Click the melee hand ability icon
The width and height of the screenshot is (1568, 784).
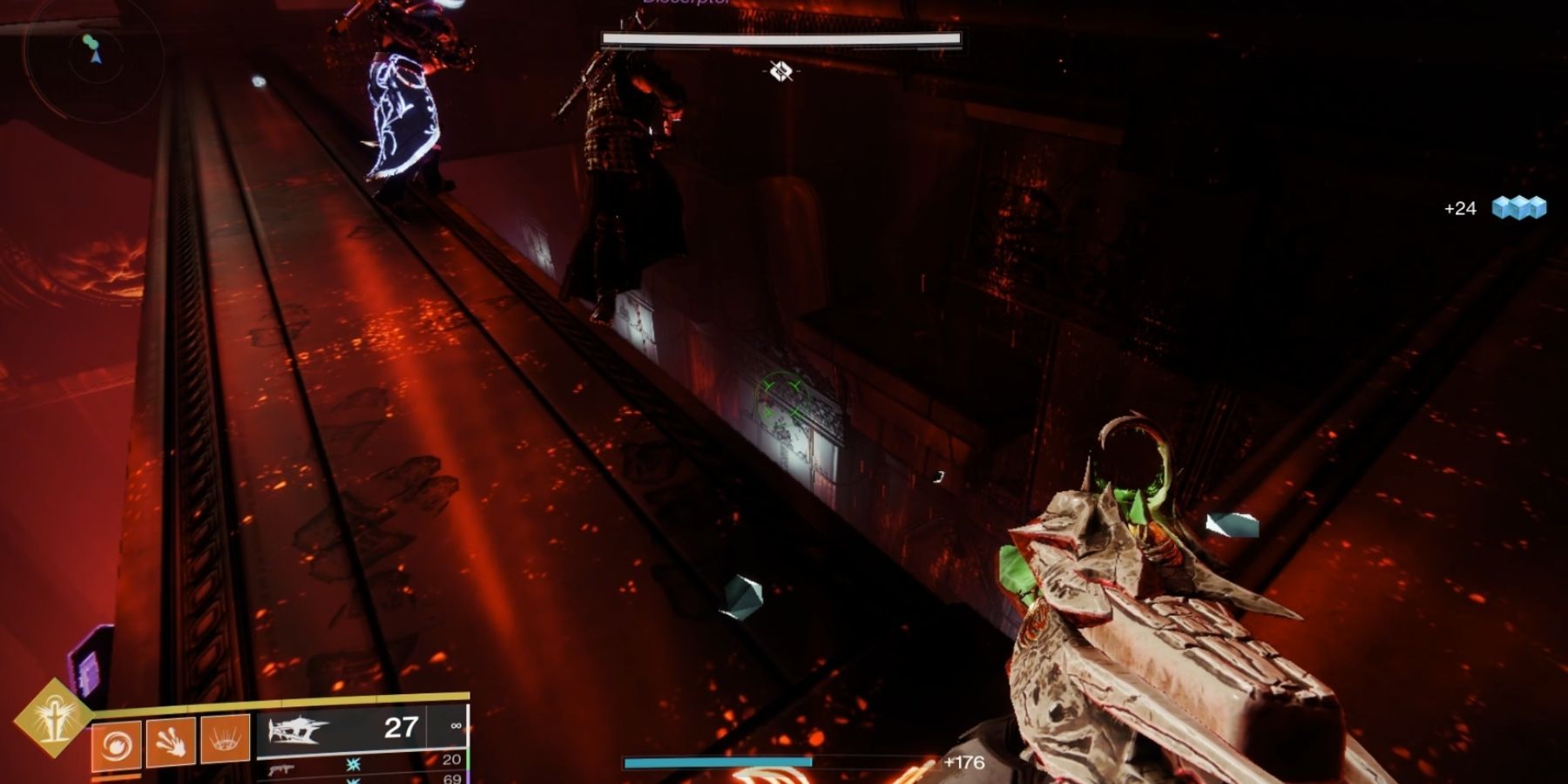coord(170,740)
